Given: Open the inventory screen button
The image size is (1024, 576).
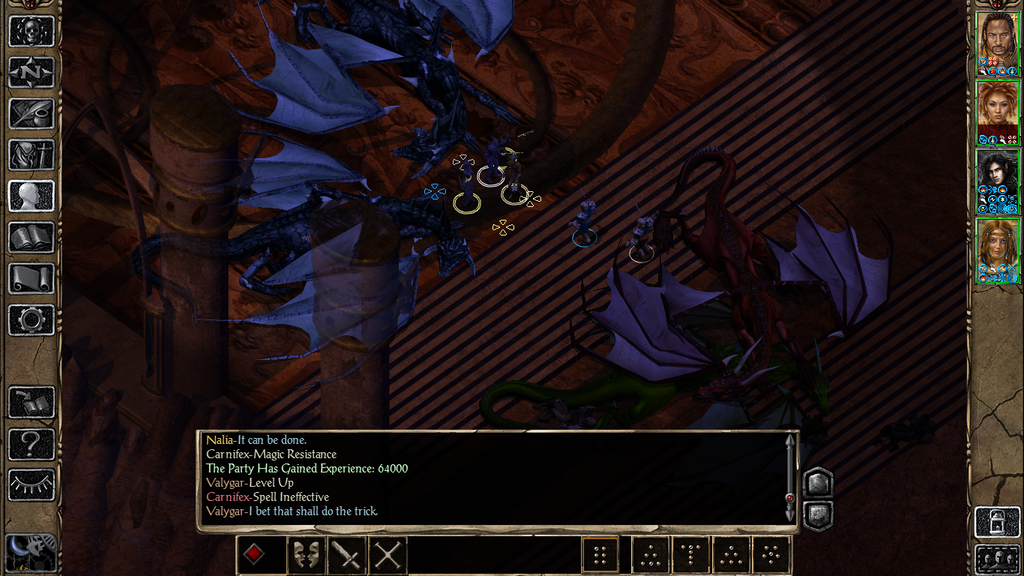Looking at the screenshot, I should pos(31,154).
